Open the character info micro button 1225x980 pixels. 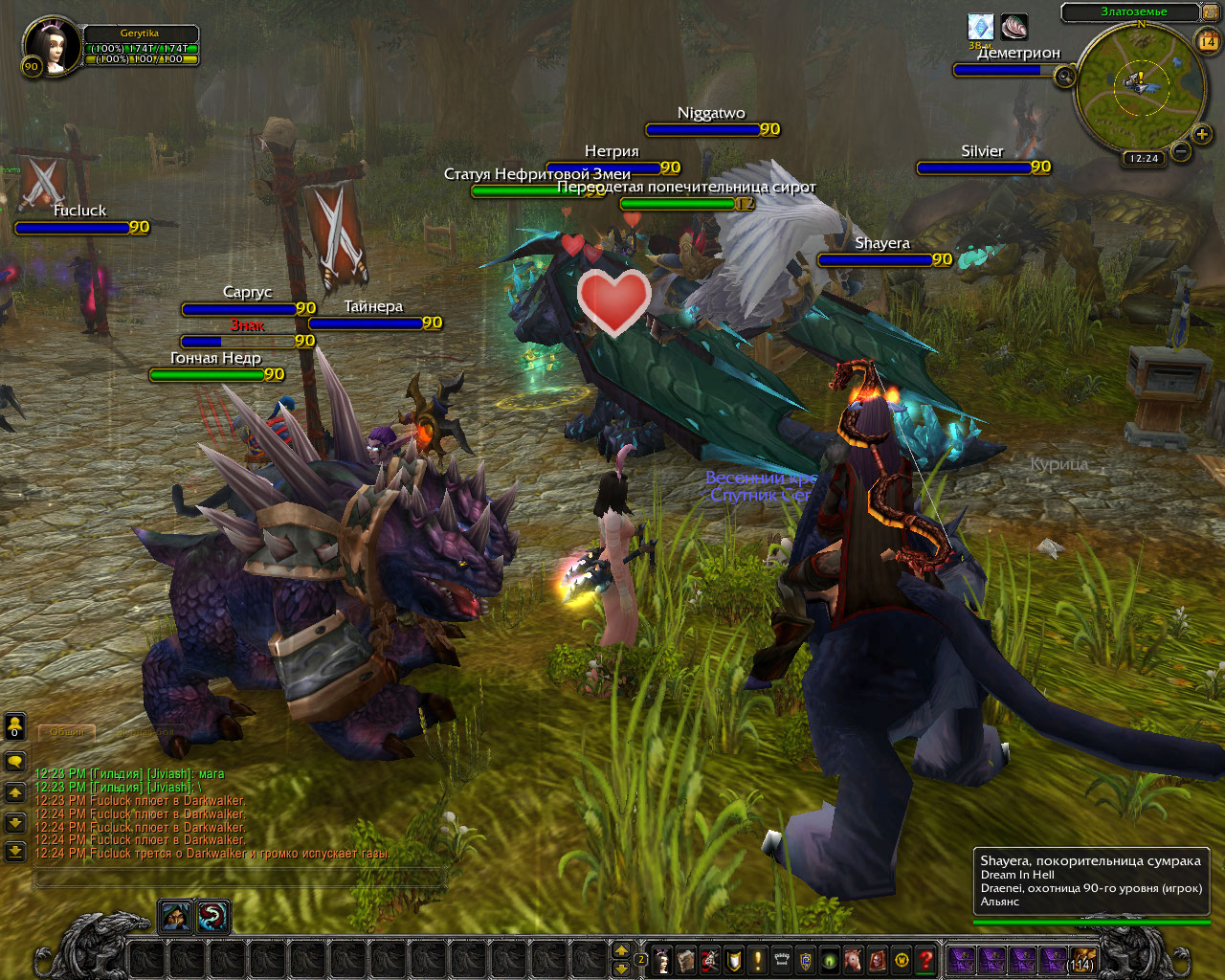(x=662, y=959)
